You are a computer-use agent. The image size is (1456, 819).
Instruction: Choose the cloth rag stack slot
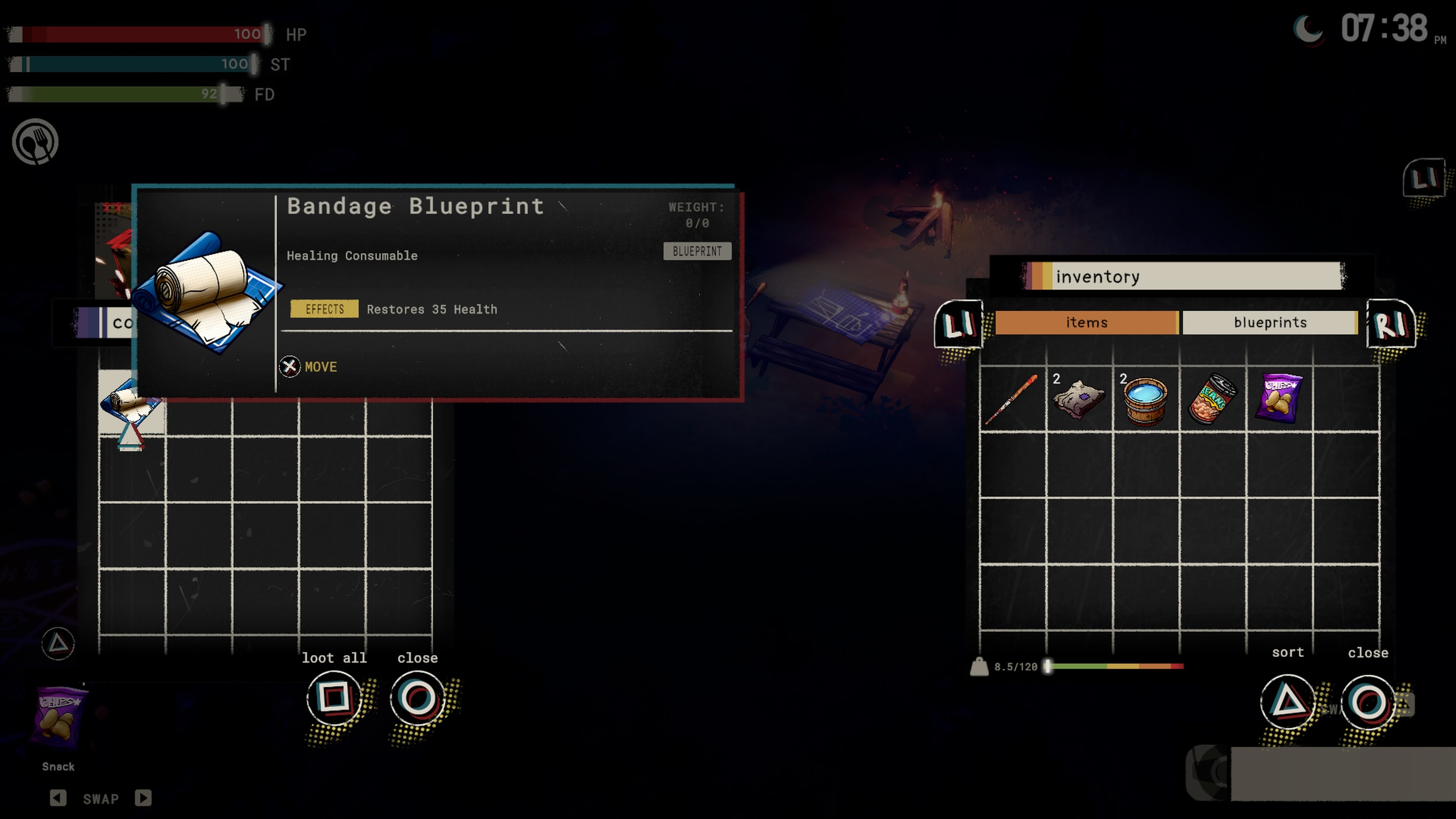tap(1078, 399)
